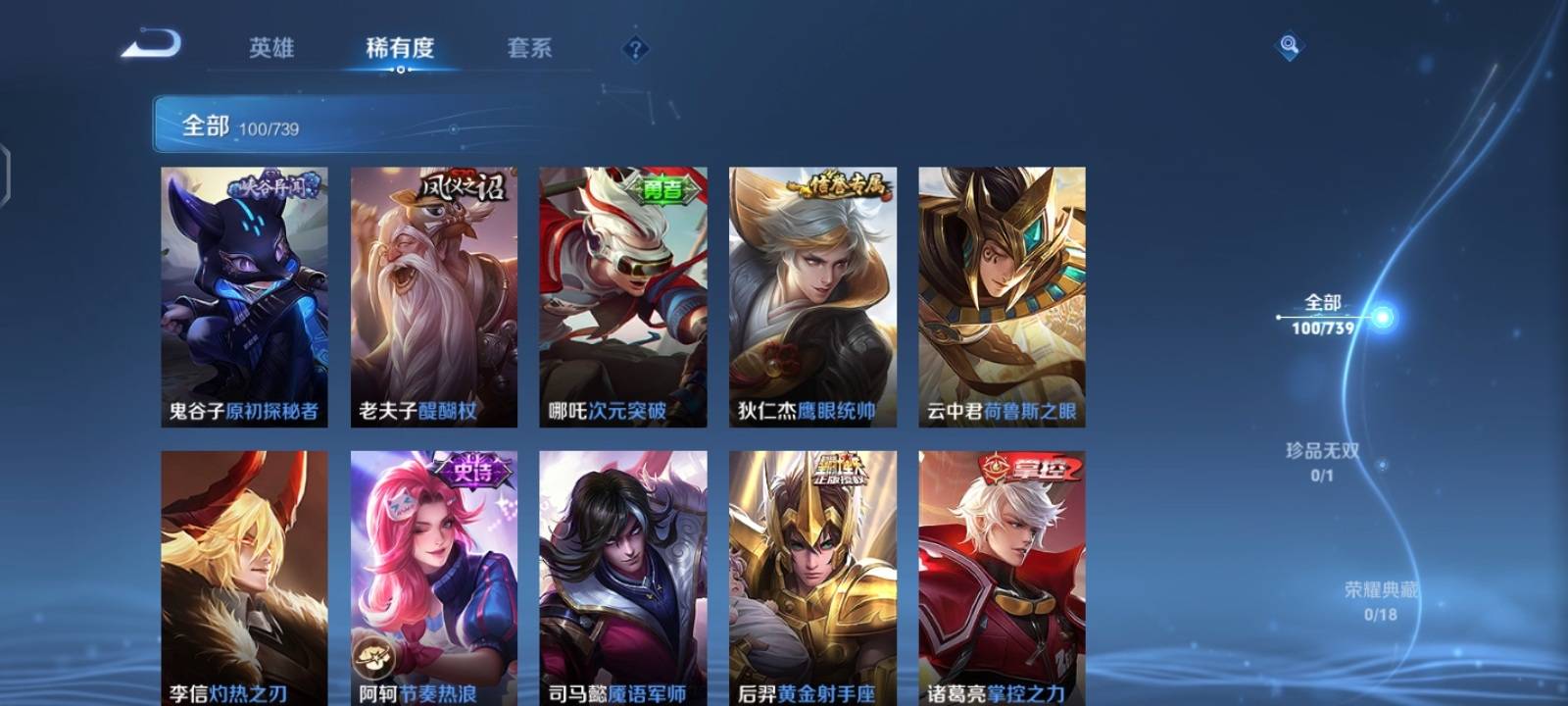Jump to the 荣耀典藏 rarity category

point(1380,600)
